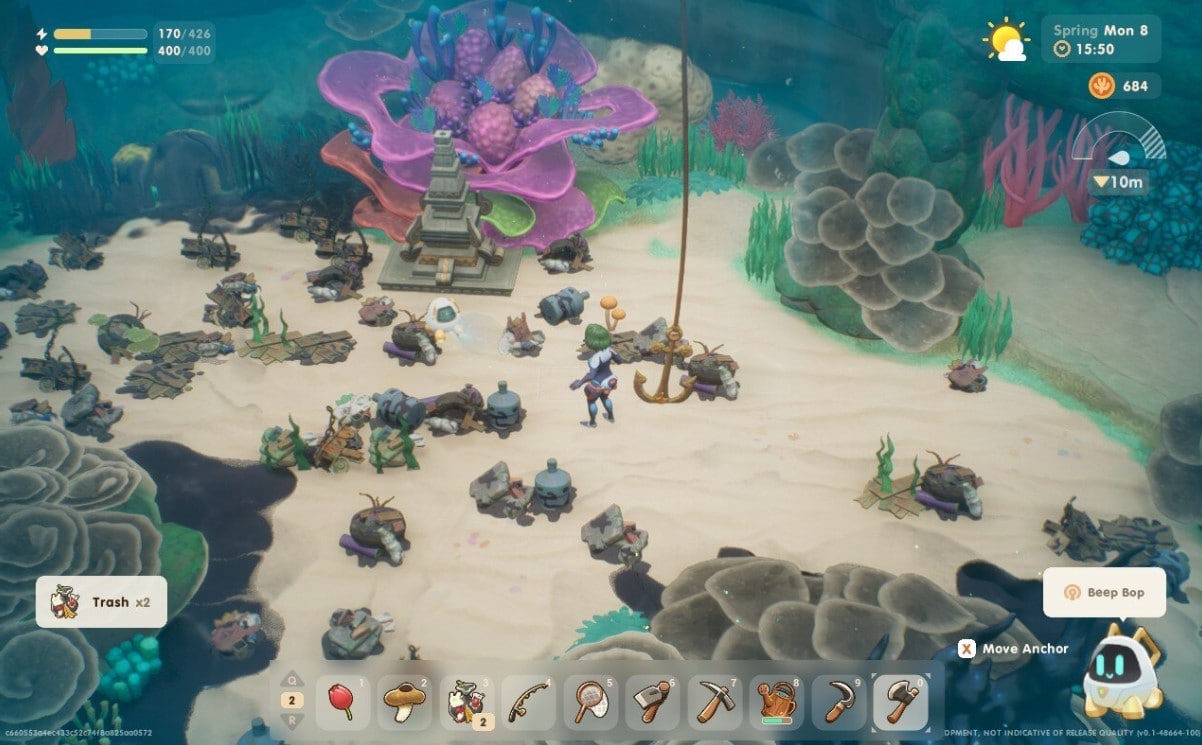The height and width of the screenshot is (745, 1202).
Task: Open the coin currency counter
Action: click(x=1123, y=86)
